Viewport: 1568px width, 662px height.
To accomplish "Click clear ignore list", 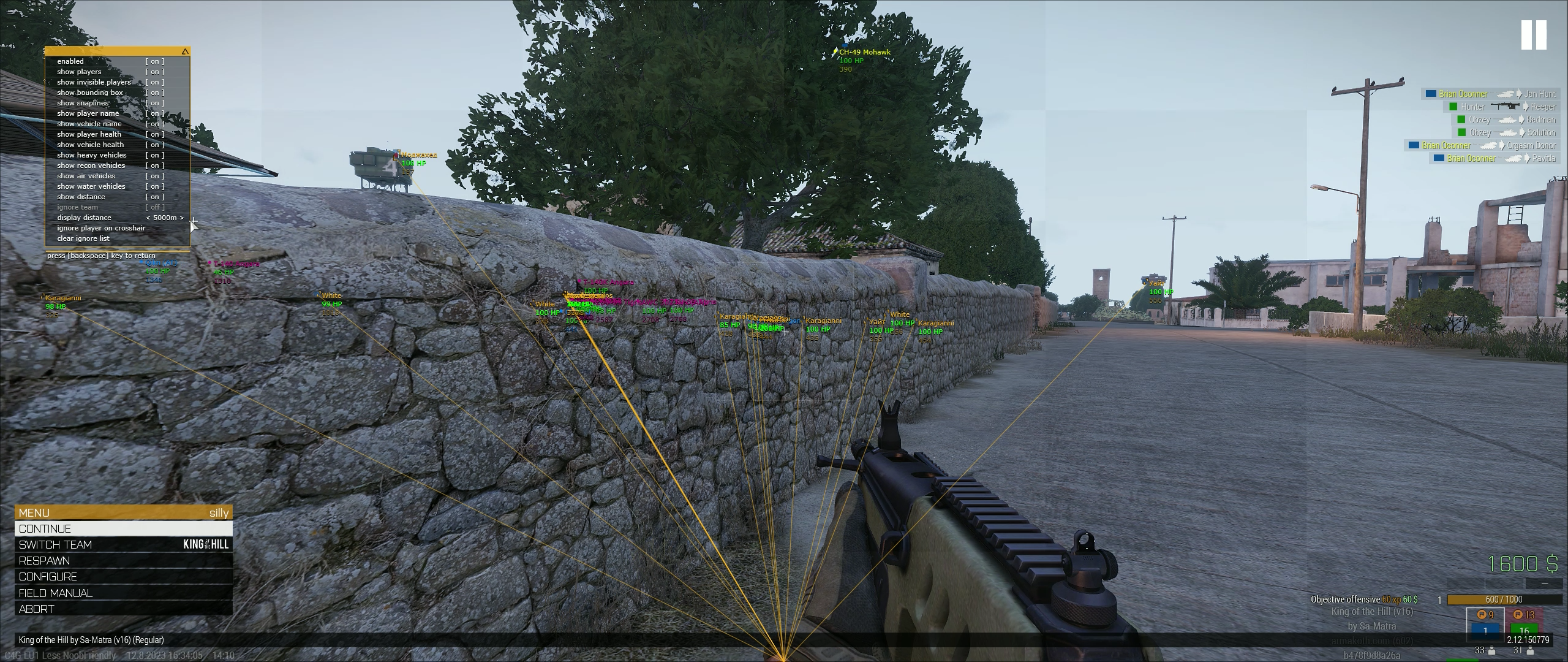I will [84, 238].
